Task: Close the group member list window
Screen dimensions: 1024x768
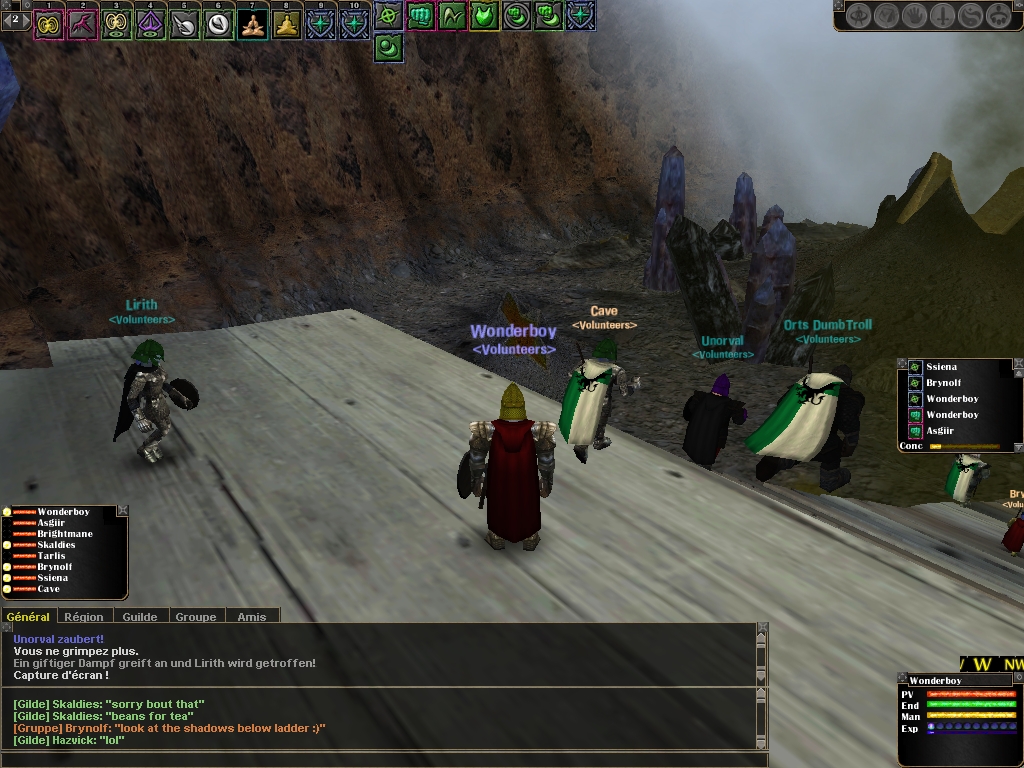Action: tap(123, 511)
